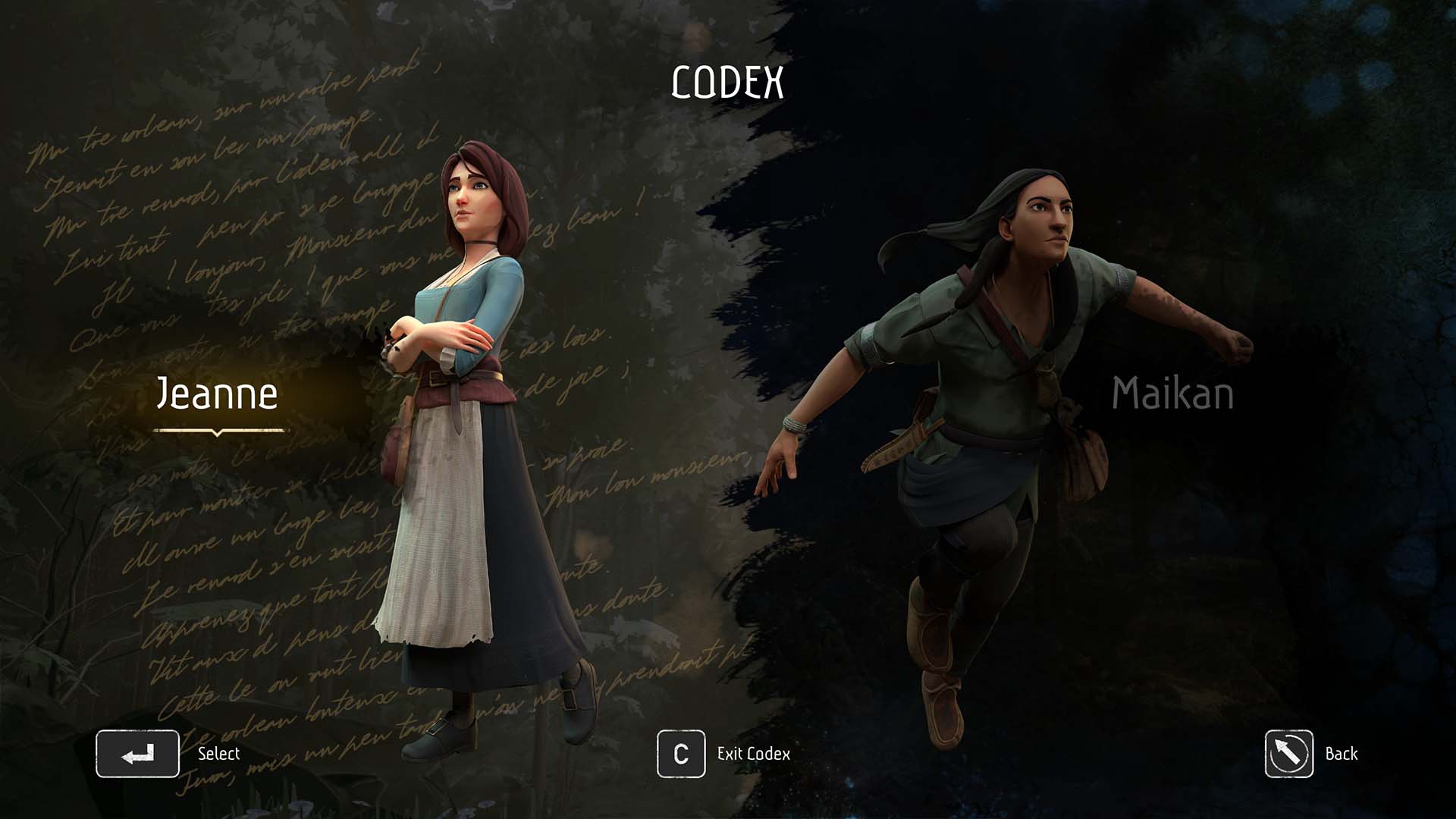Choose the Maikan codex entry
This screenshot has width=1456, height=819.
pyautogui.click(x=1172, y=394)
